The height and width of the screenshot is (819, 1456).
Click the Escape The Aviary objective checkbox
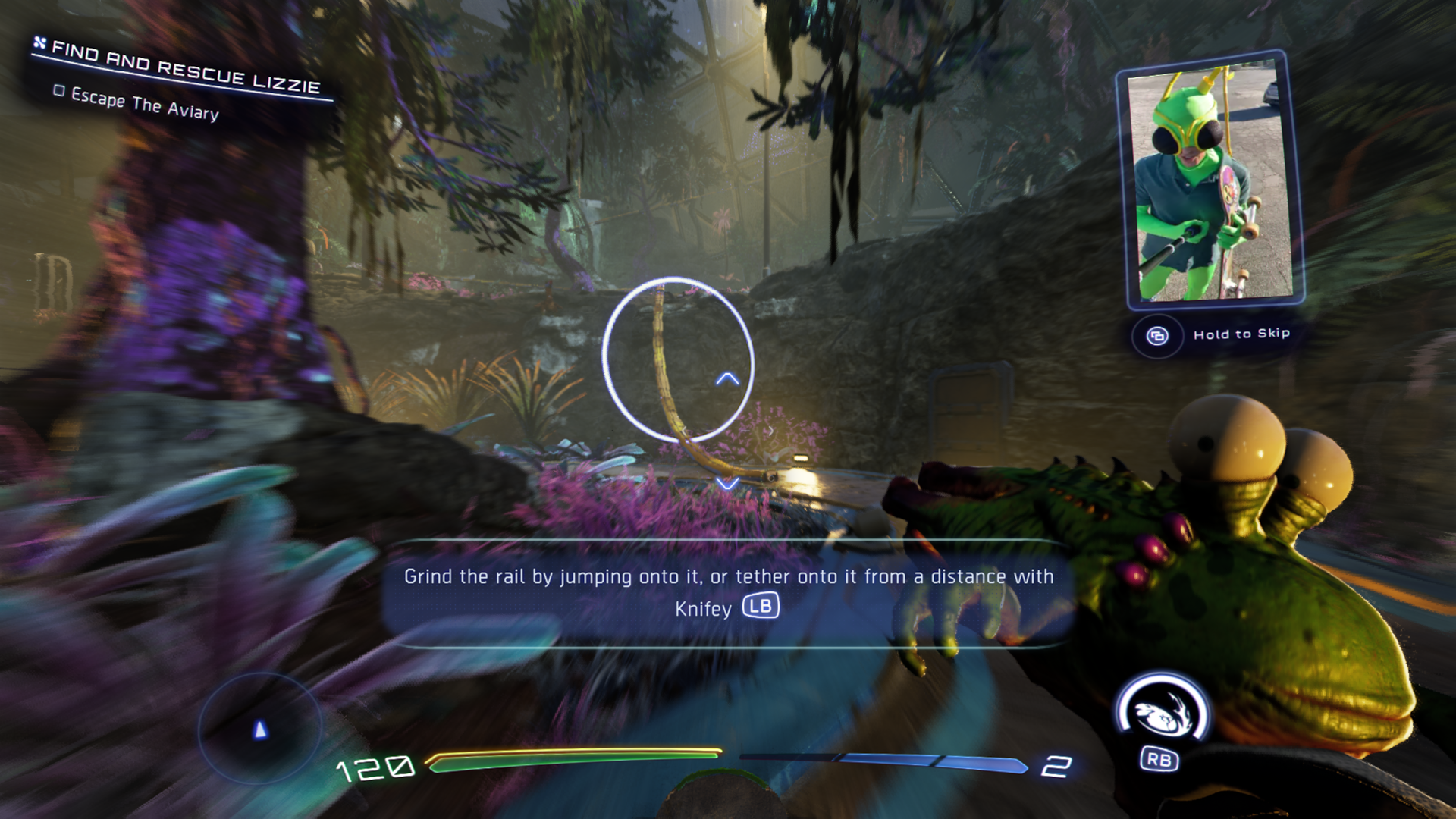click(59, 91)
